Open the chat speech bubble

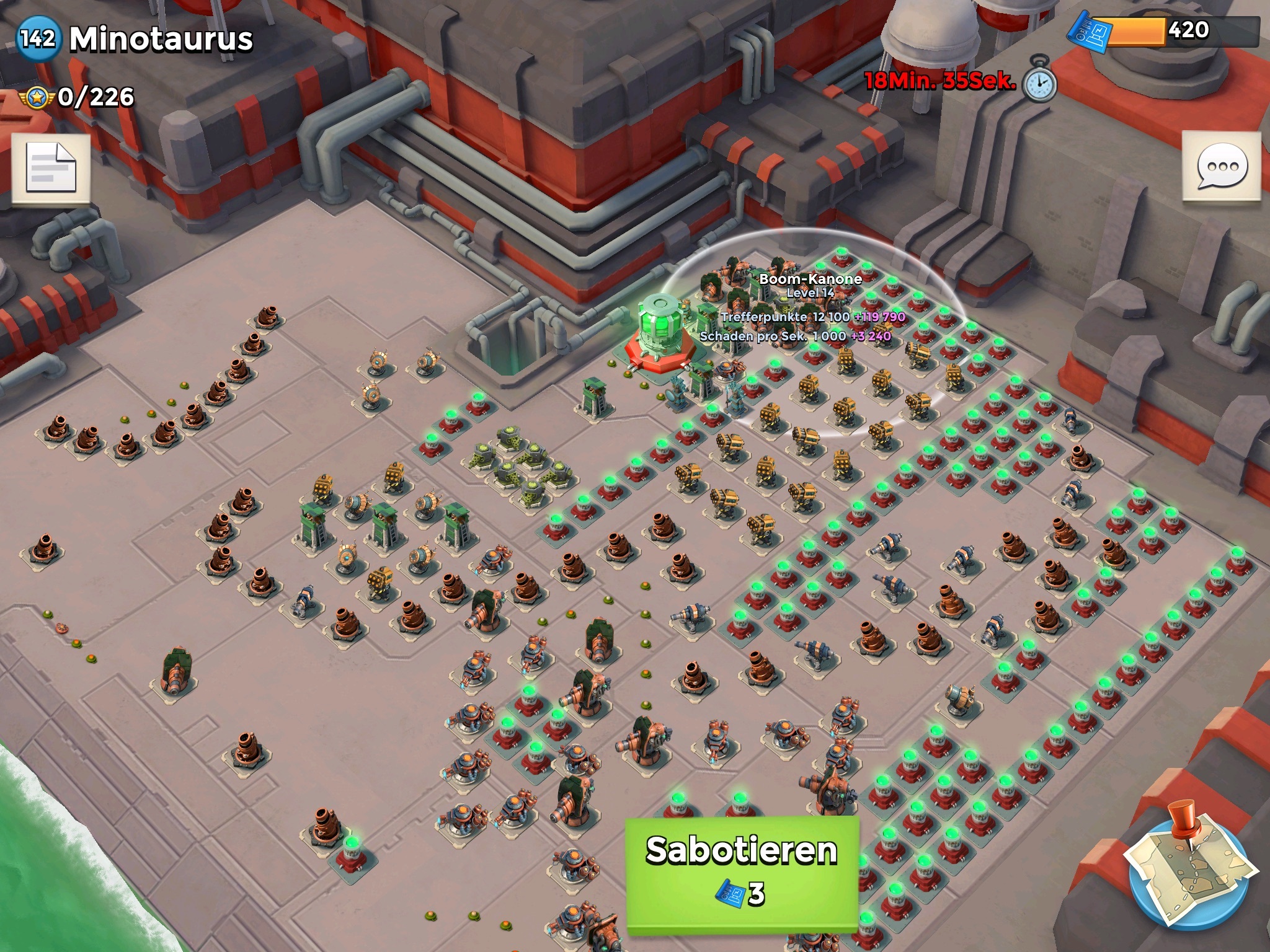pos(1221,167)
